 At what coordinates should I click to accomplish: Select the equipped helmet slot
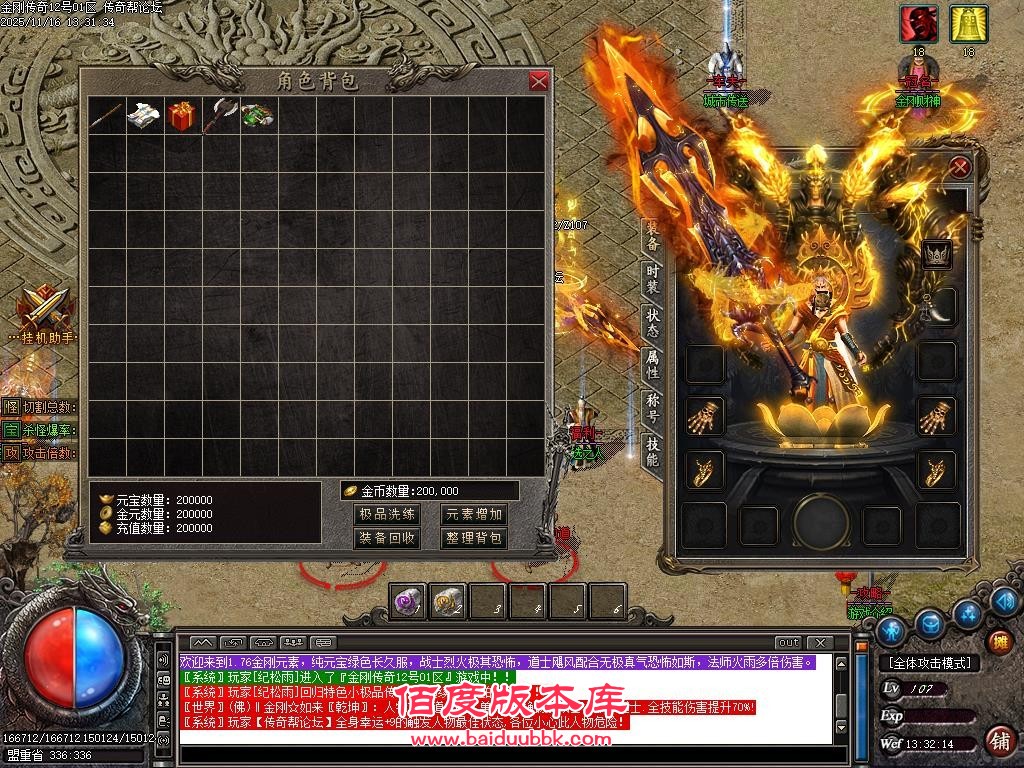[x=938, y=255]
